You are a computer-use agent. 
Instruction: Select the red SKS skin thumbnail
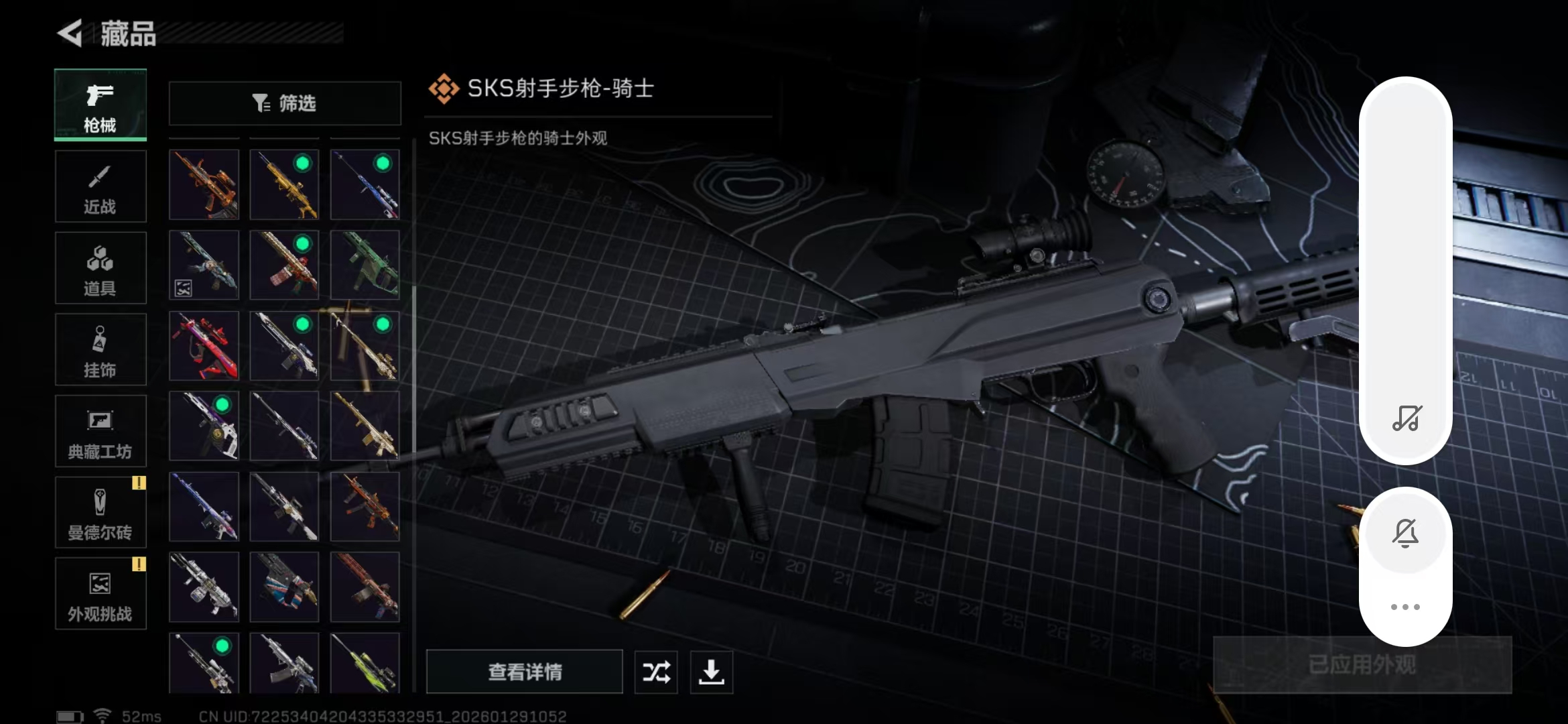point(204,345)
